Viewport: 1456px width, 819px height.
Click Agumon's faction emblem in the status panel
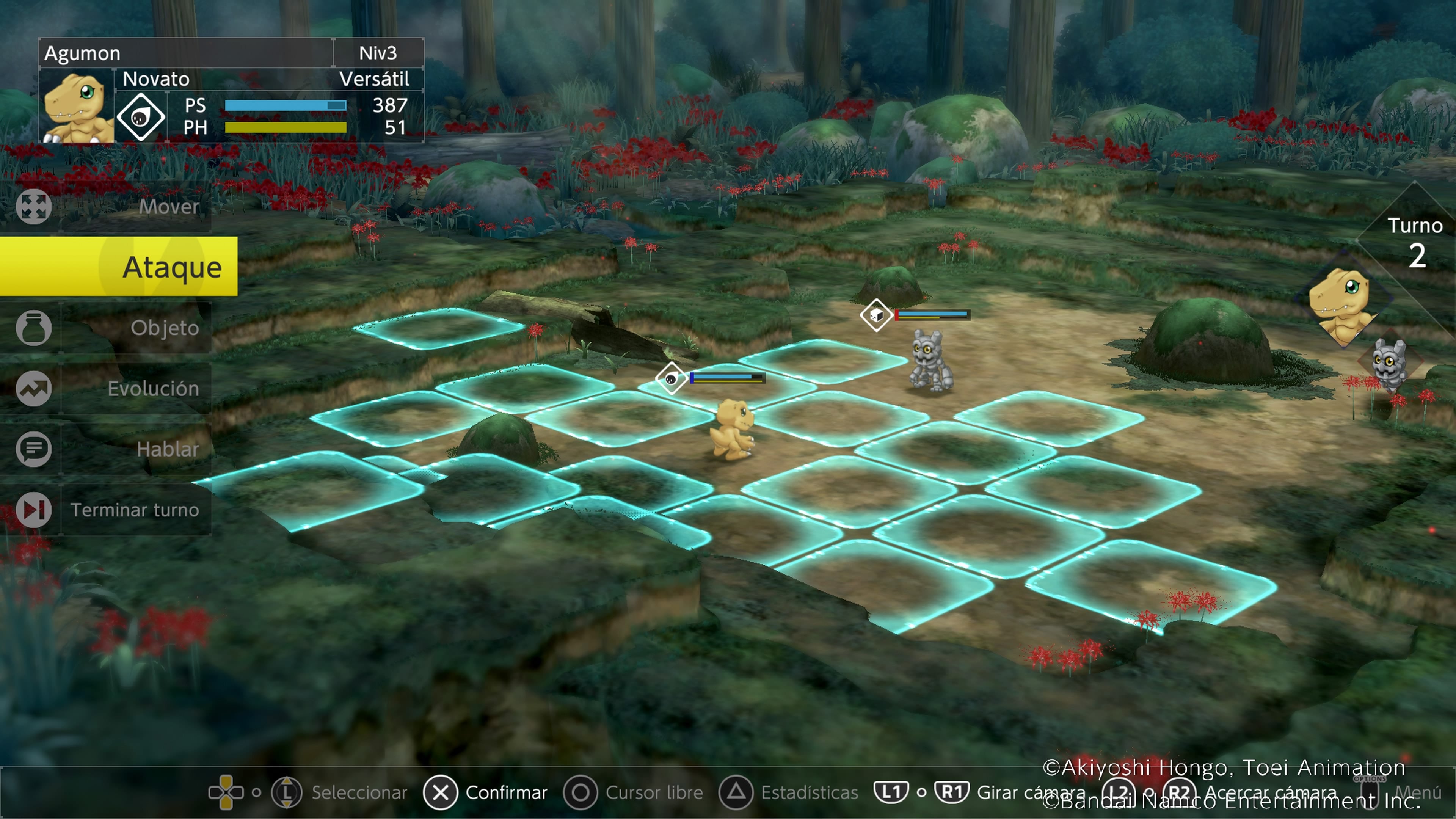(140, 117)
